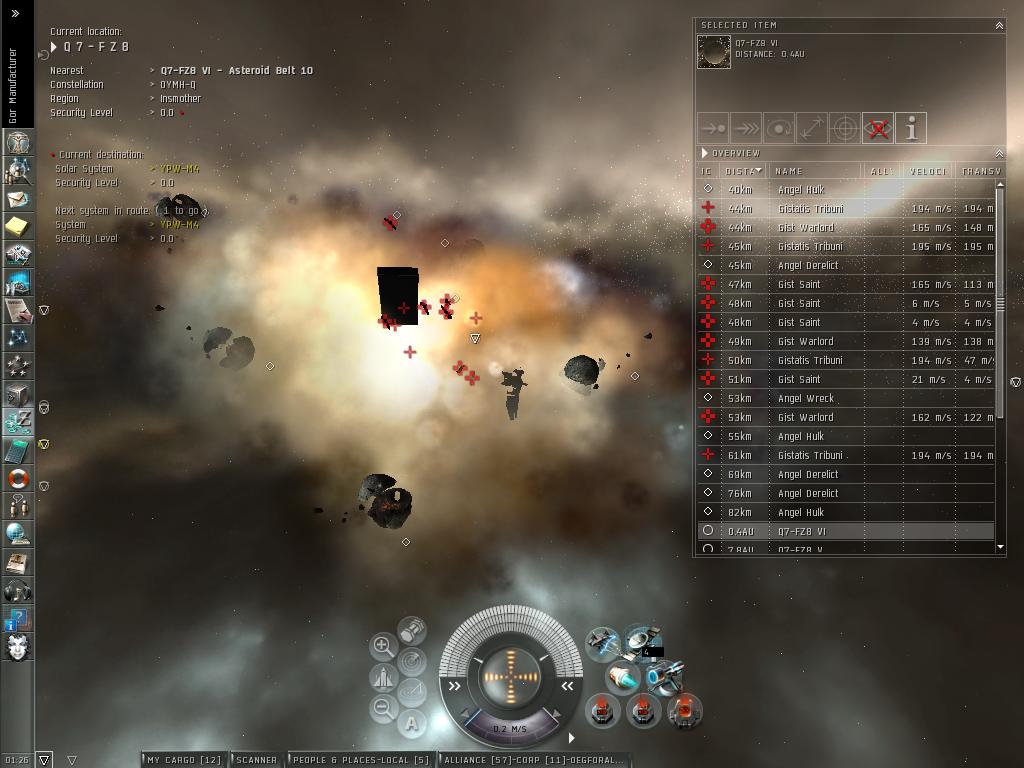
Task: Open the help lifebuoy icon in sidebar
Action: 17,478
